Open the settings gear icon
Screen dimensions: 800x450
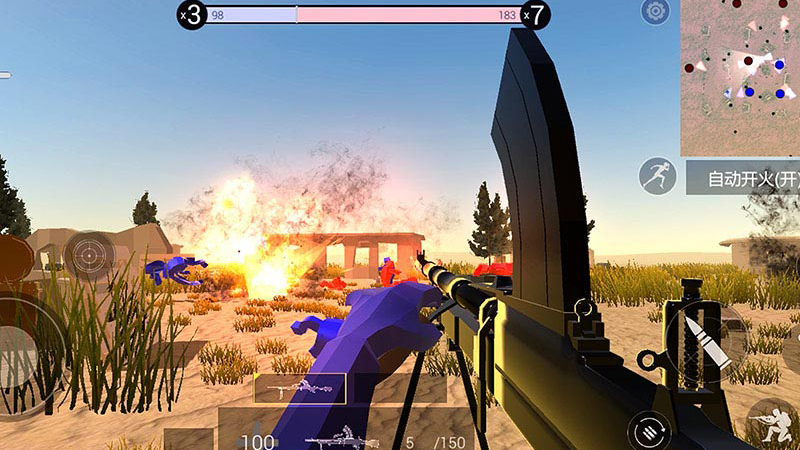click(656, 13)
